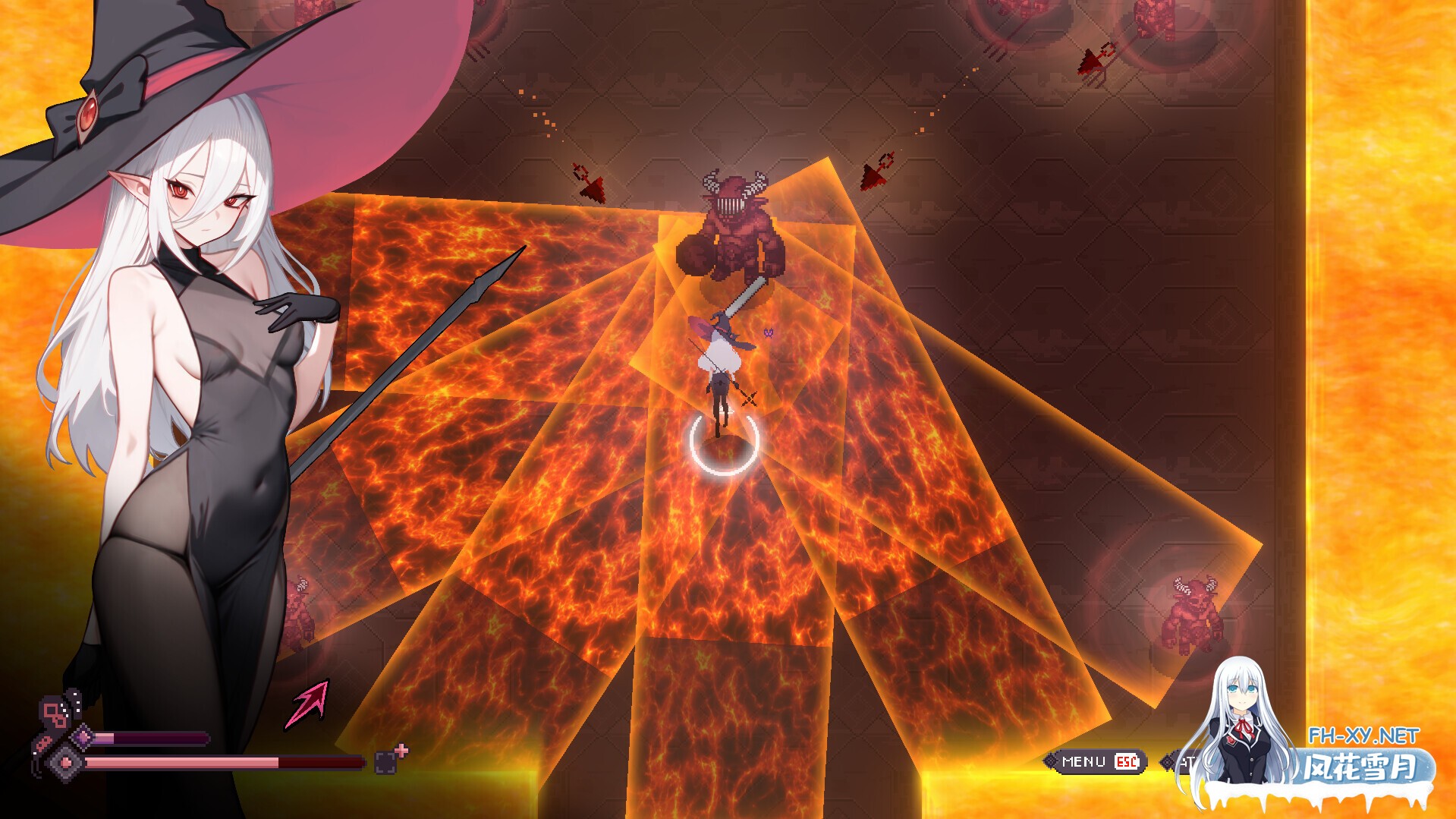Open the MENU button
1456x819 pixels.
(1093, 761)
